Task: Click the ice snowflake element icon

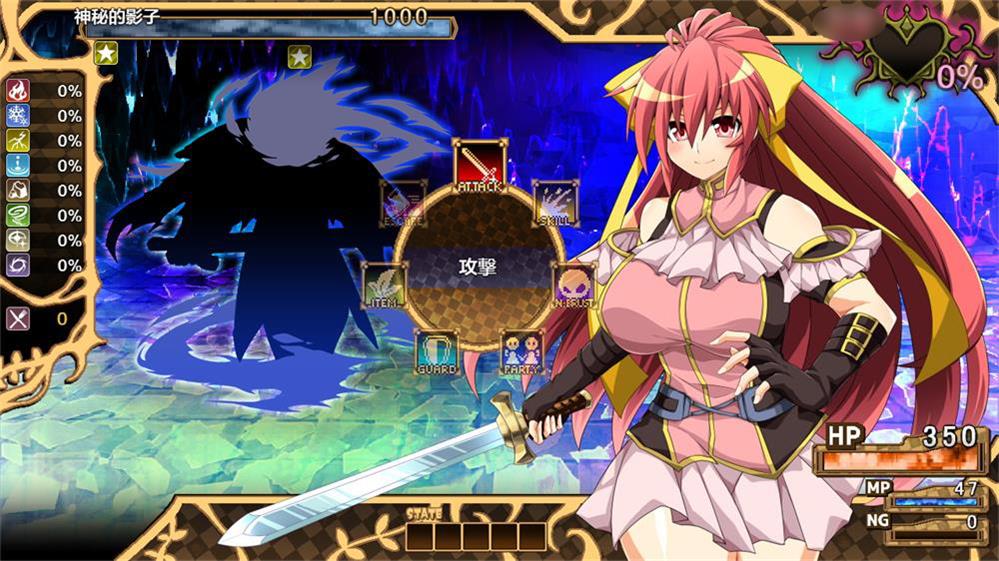Action: click(x=18, y=116)
